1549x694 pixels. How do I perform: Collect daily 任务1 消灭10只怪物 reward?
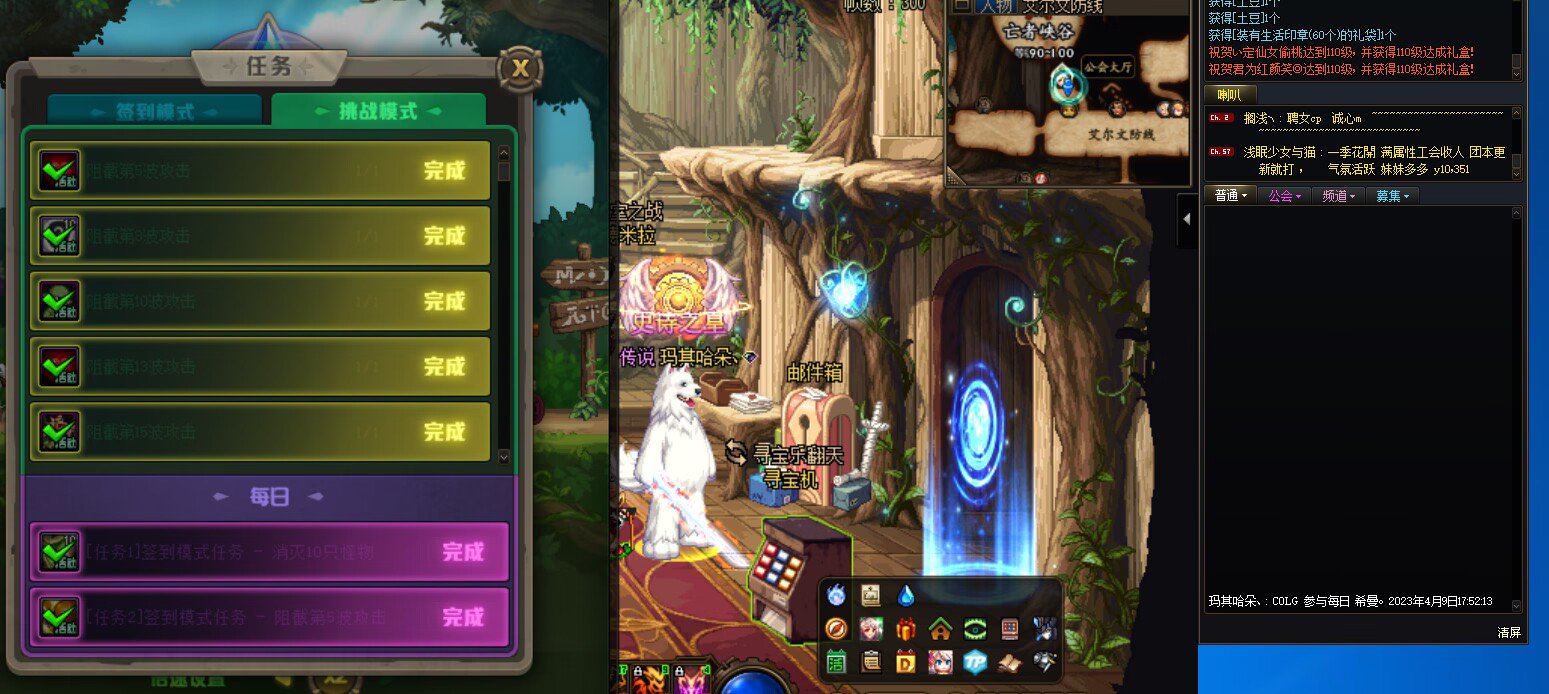click(x=462, y=552)
